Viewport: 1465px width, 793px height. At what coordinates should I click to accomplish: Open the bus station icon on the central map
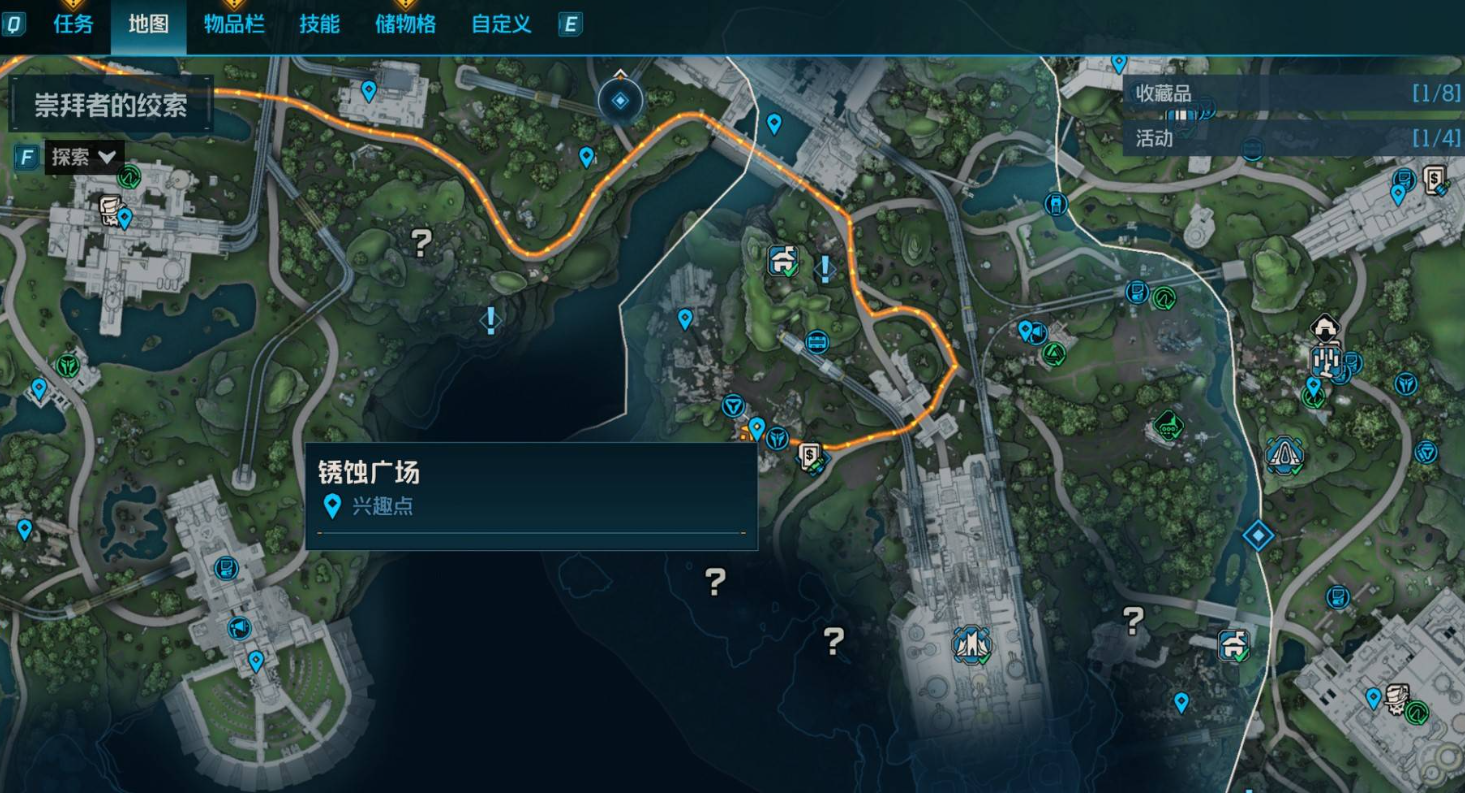(x=817, y=341)
